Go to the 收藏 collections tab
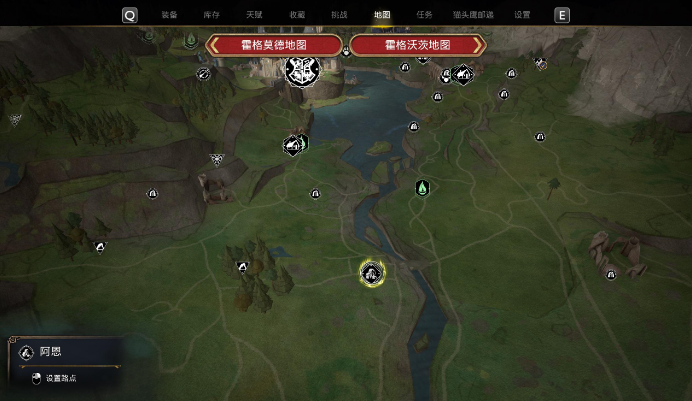692x401 pixels. tap(297, 15)
